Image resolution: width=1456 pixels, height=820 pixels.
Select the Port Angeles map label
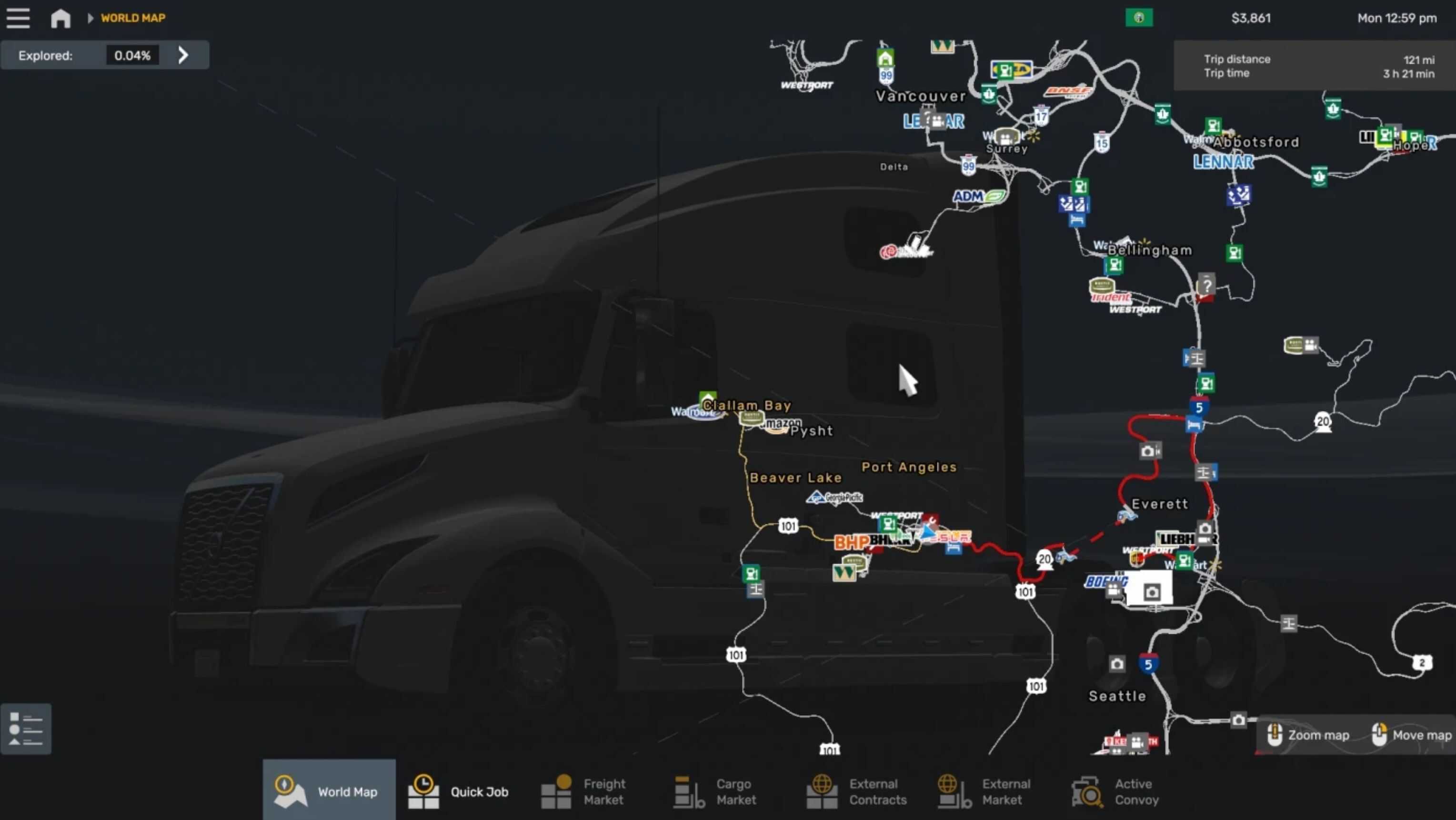click(x=909, y=467)
